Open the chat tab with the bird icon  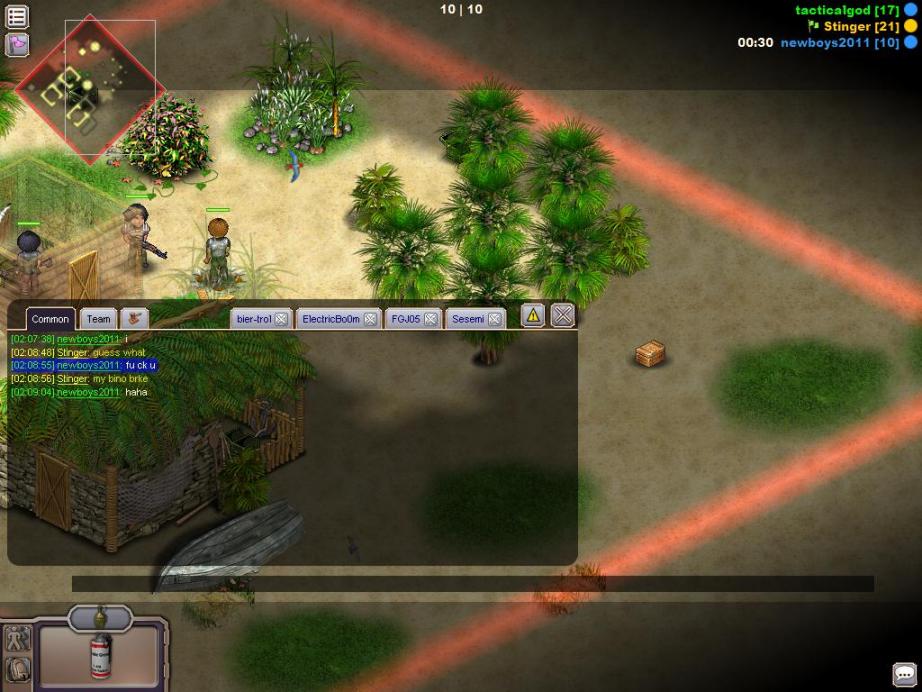tap(134, 318)
